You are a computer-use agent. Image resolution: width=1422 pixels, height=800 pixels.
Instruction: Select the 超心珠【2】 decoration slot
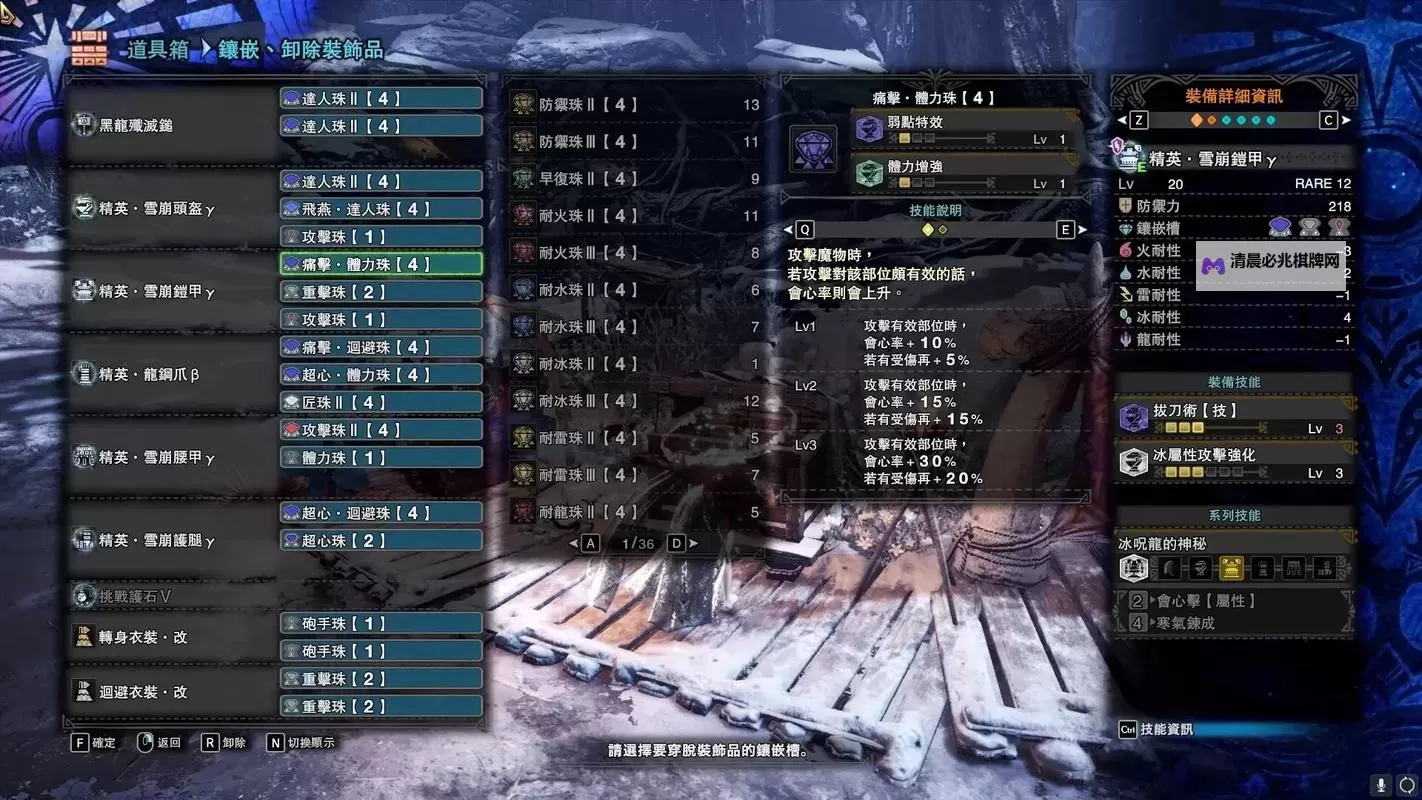(381, 540)
